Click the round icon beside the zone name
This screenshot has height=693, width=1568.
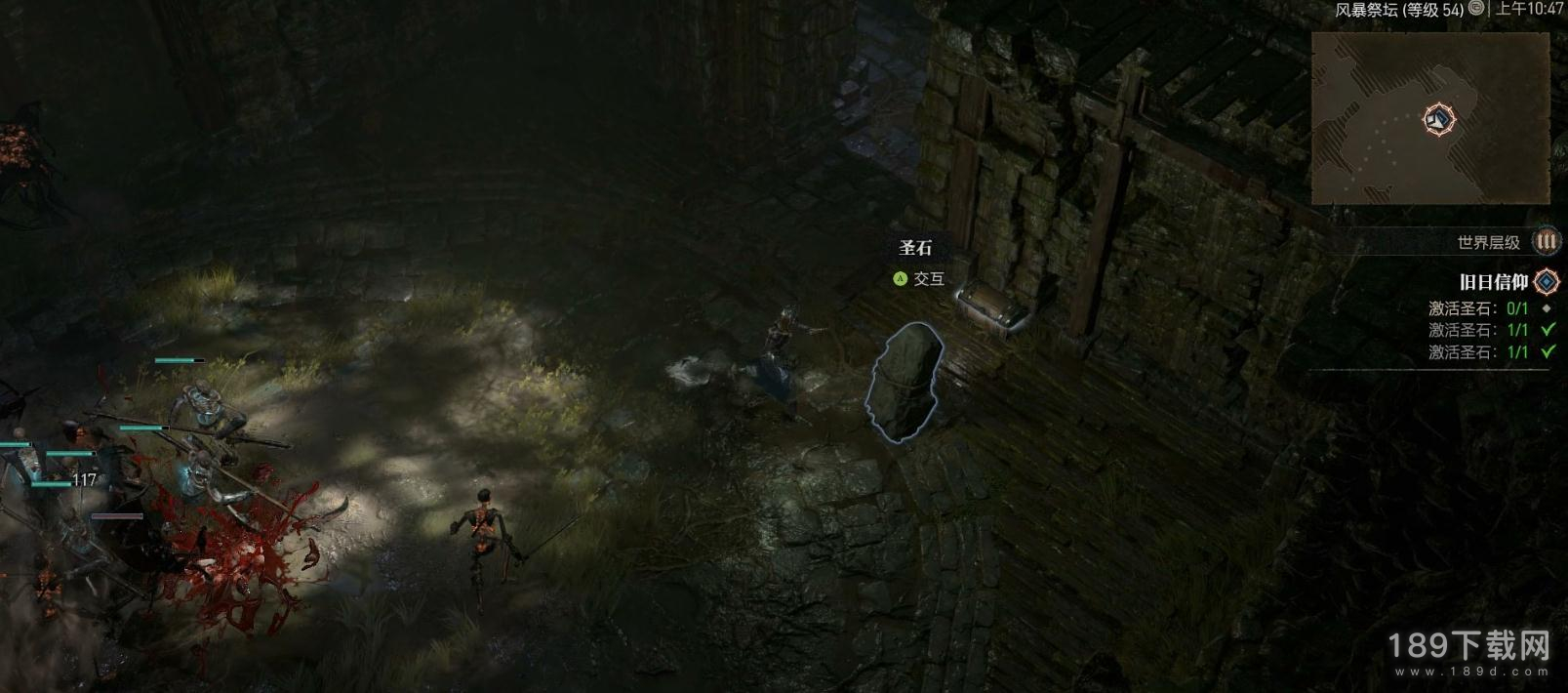[1477, 9]
